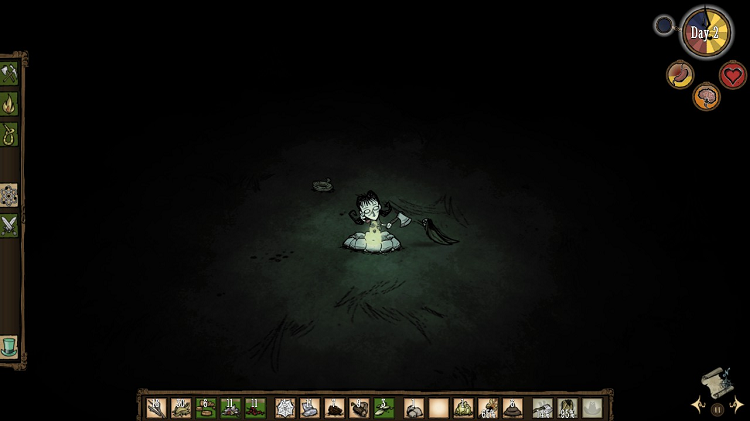This screenshot has width=750, height=421.
Task: Select the first inventory slot item
Action: [156, 408]
